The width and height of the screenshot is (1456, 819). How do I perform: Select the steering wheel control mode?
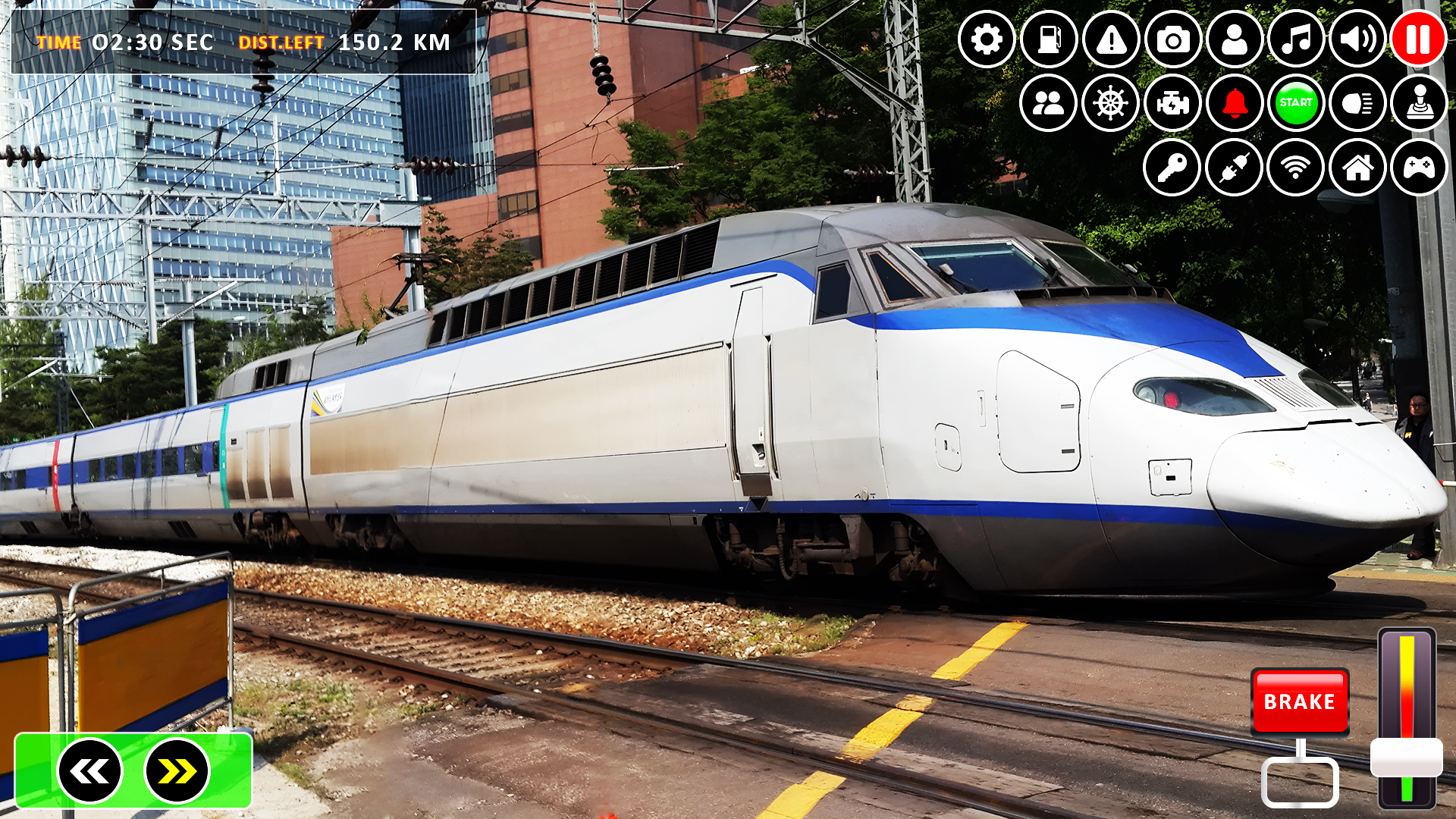1109,104
